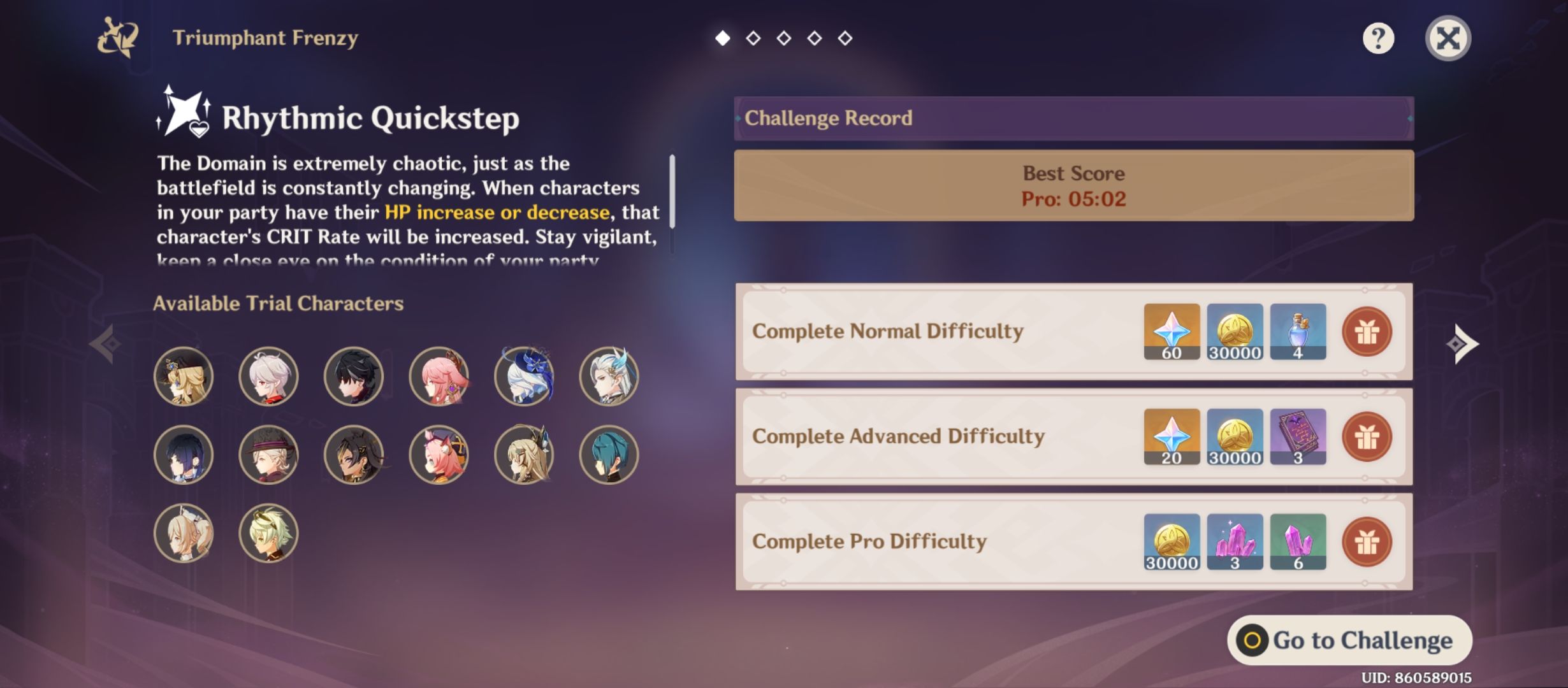Select Yae Miko from Available Trial Characters
The width and height of the screenshot is (1568, 688).
438,376
